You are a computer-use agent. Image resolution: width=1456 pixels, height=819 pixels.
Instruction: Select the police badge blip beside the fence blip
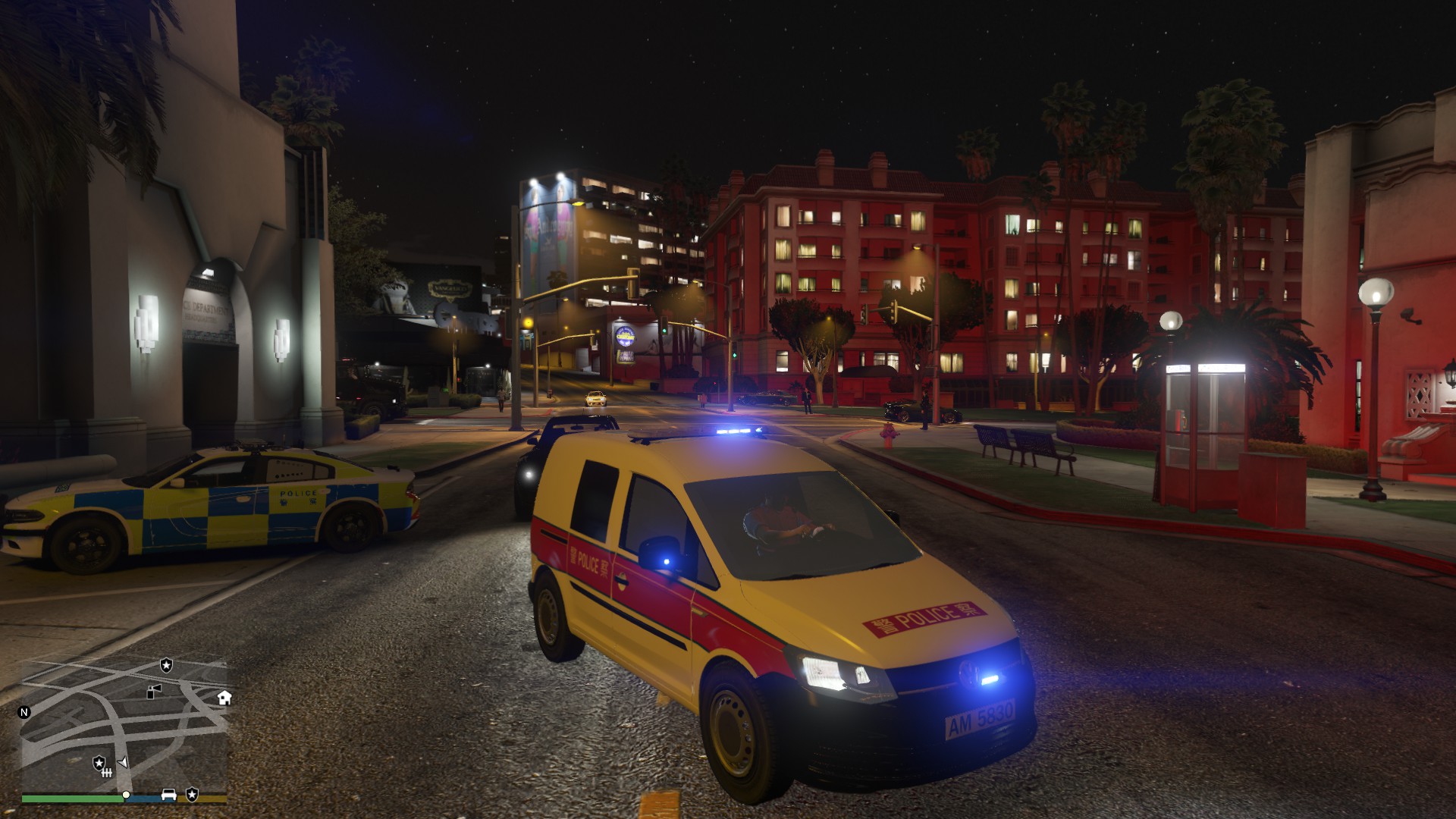pyautogui.click(x=99, y=761)
